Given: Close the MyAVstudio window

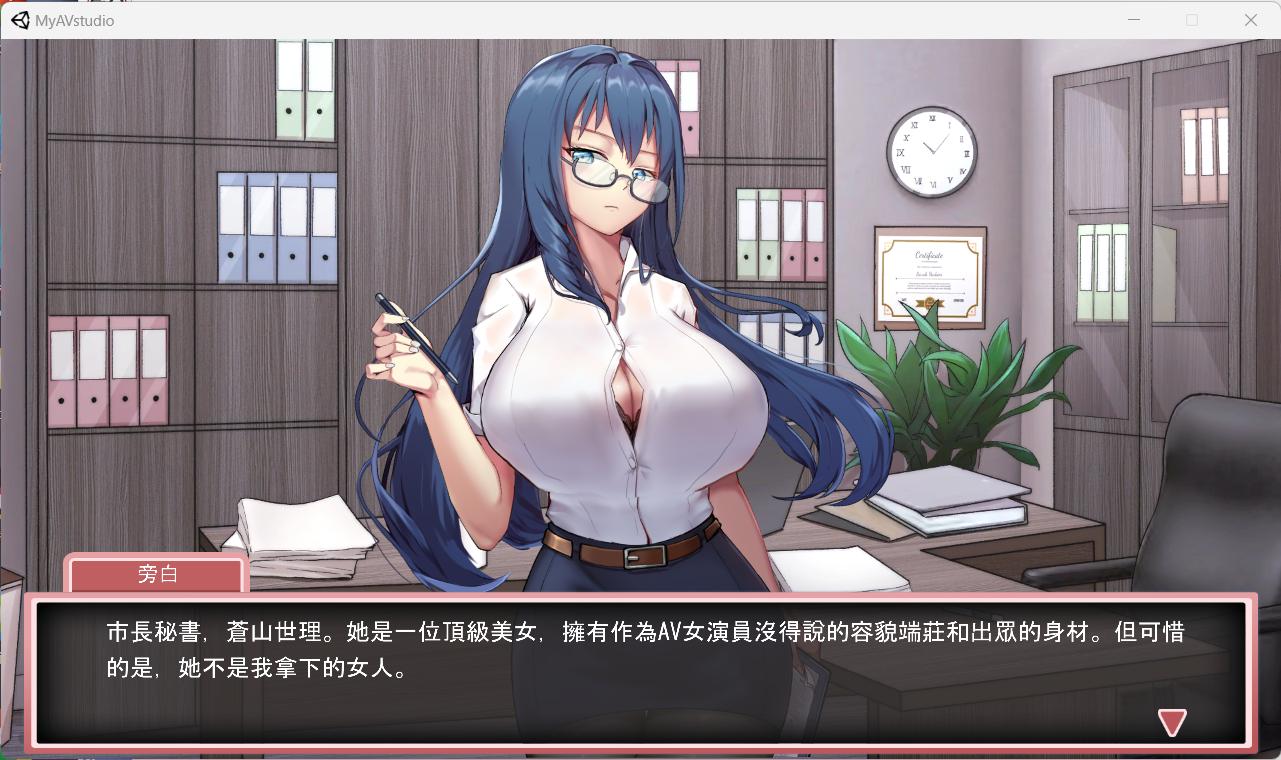Looking at the screenshot, I should (x=1250, y=19).
